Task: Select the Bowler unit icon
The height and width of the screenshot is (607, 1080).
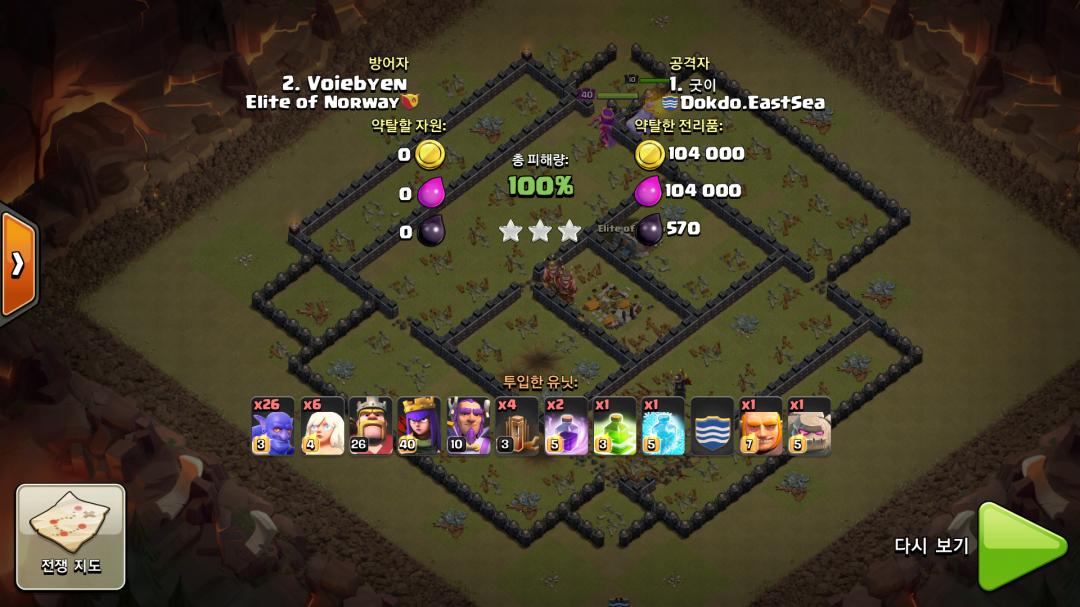Action: coord(273,427)
